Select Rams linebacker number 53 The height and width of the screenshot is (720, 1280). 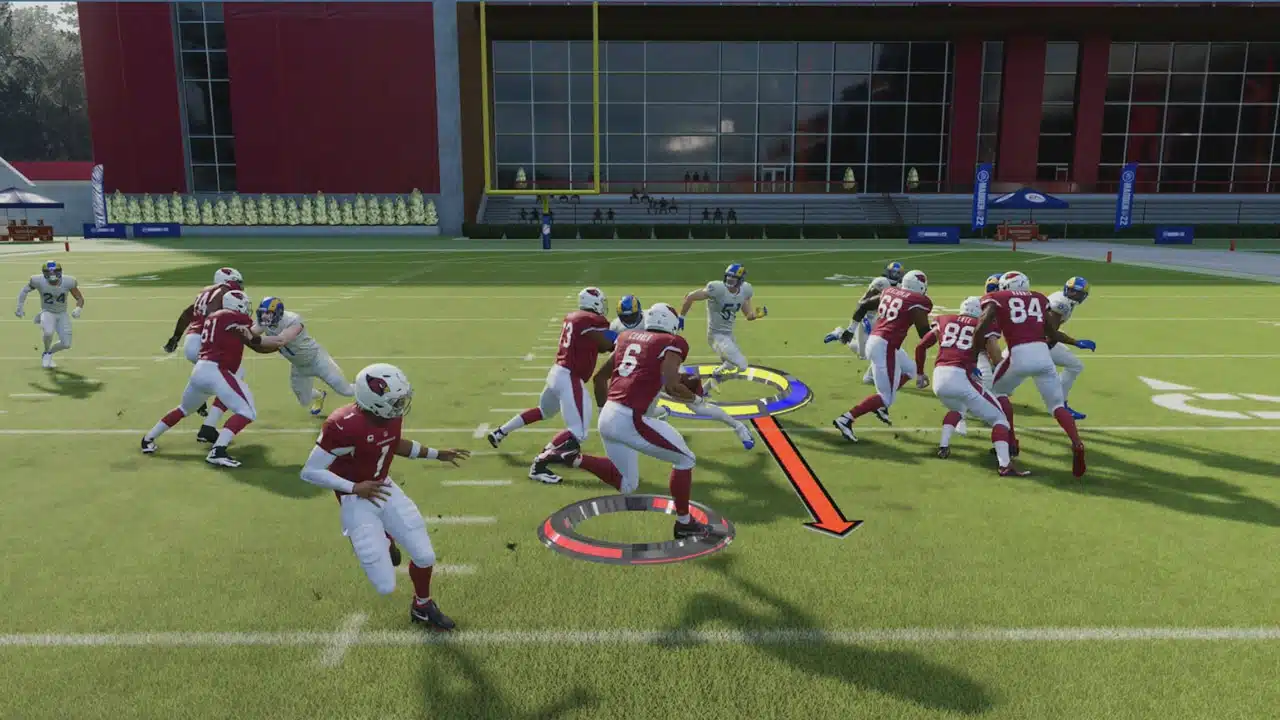click(725, 310)
